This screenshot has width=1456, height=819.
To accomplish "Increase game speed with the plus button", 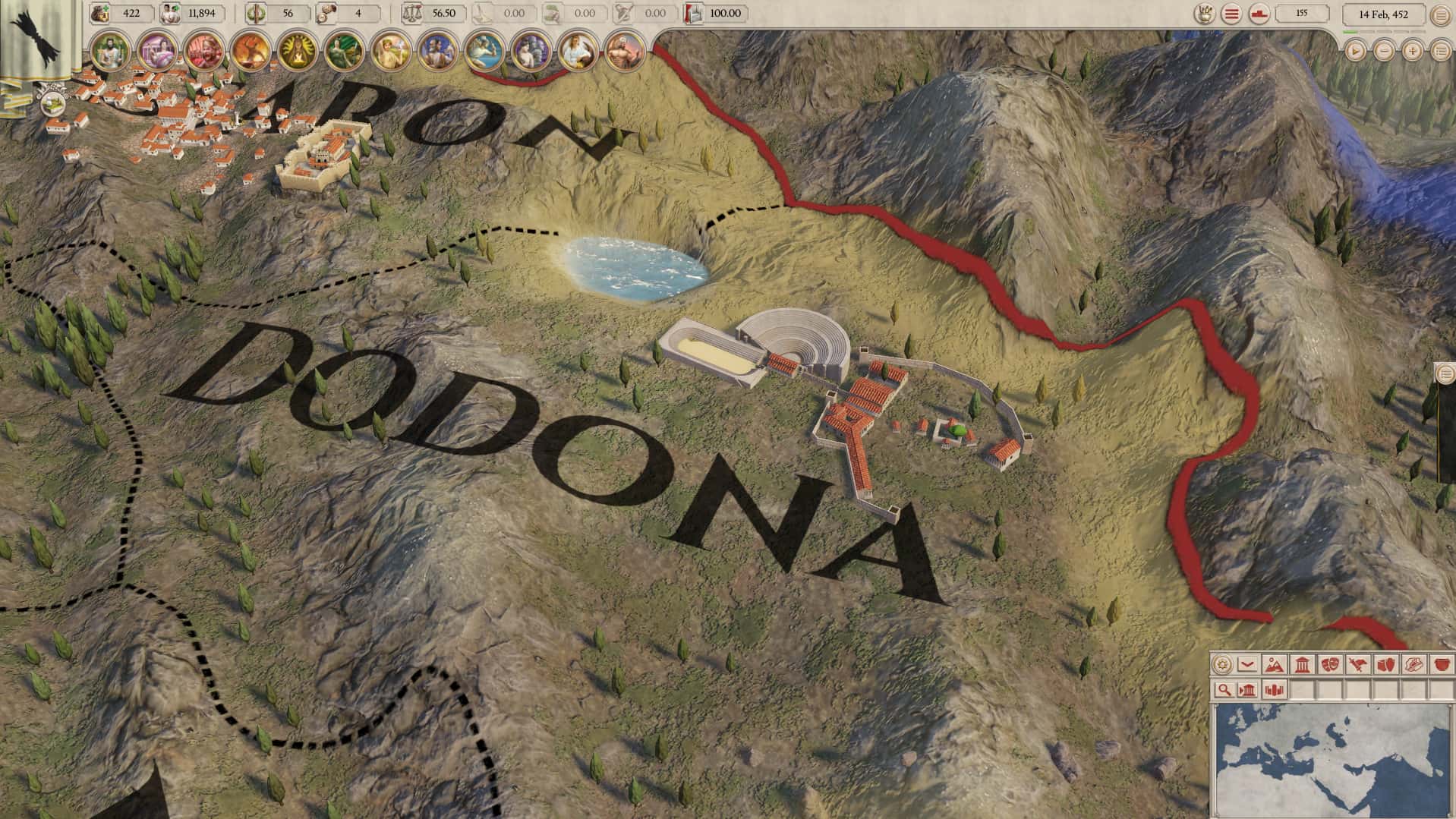I will [x=1412, y=51].
